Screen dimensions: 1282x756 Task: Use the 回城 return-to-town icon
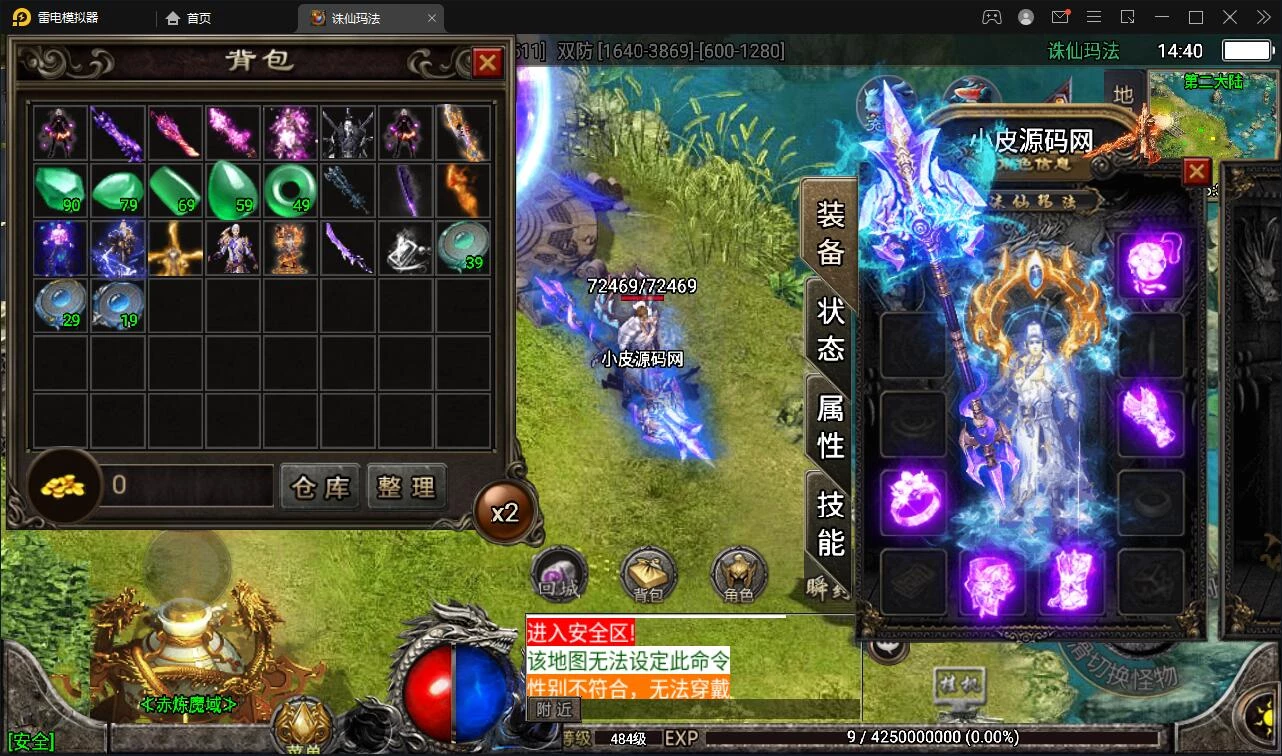556,575
